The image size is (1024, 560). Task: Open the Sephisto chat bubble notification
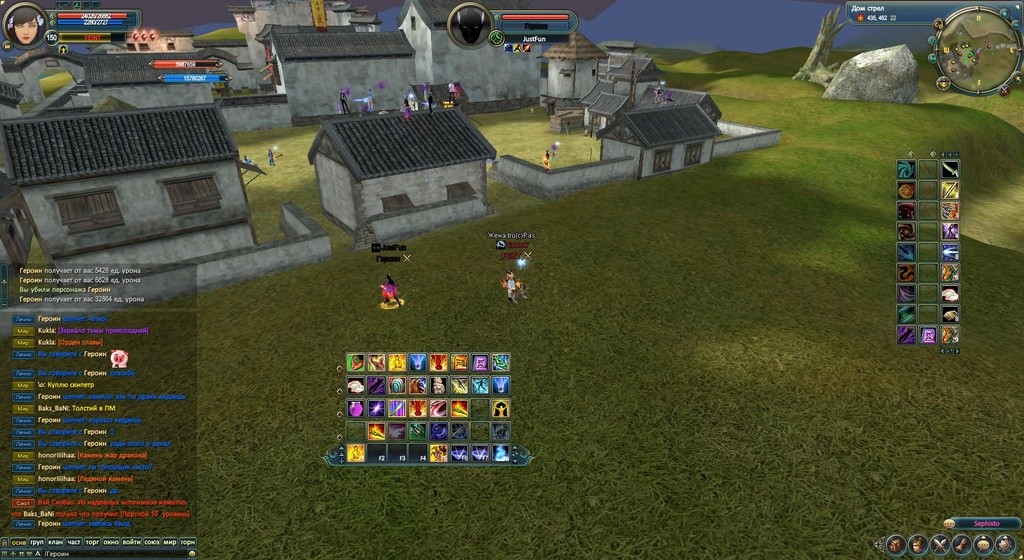click(x=948, y=524)
